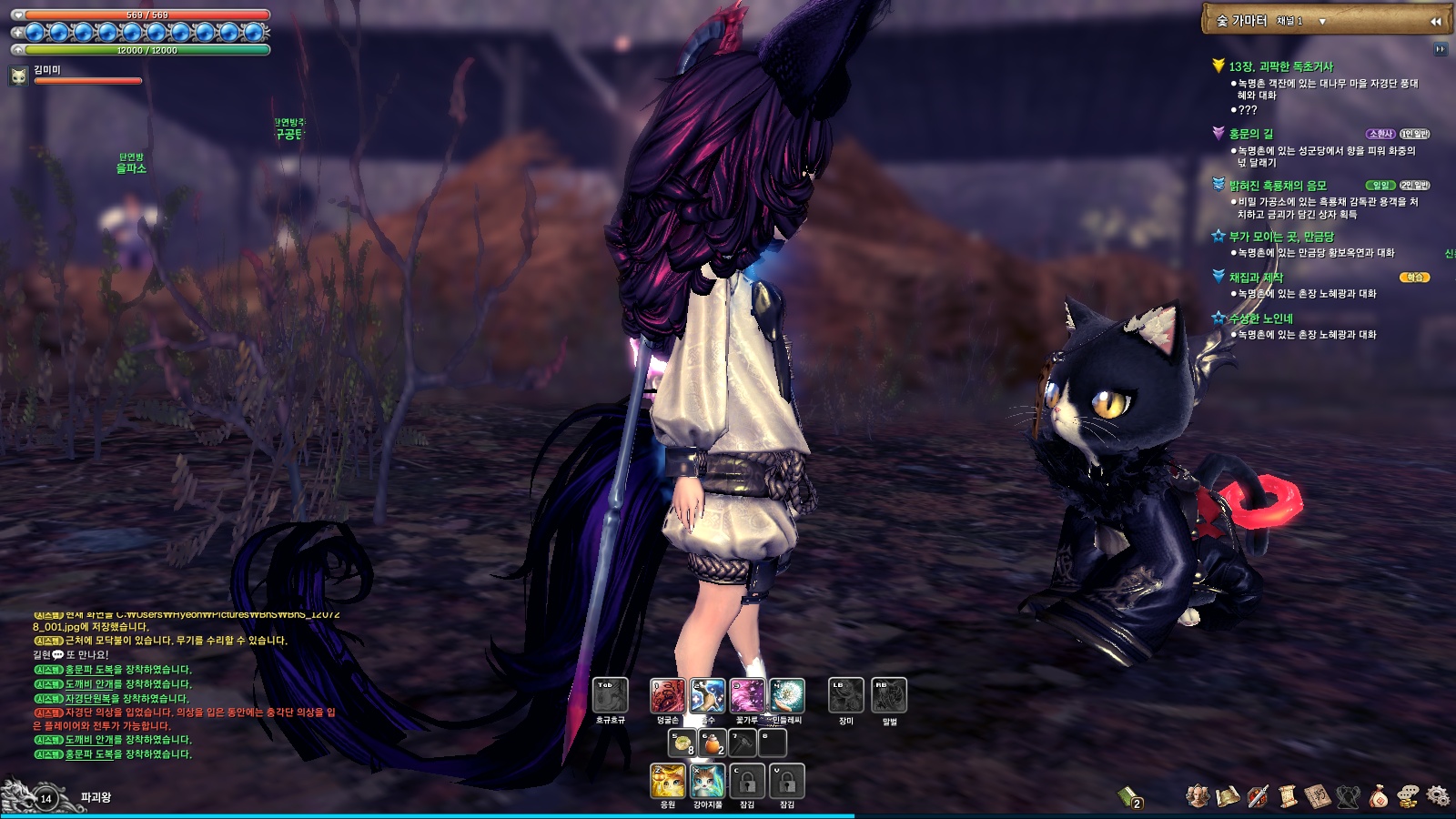Use the 꽃가루 skill on slot 3
Image resolution: width=1456 pixels, height=819 pixels.
click(746, 697)
